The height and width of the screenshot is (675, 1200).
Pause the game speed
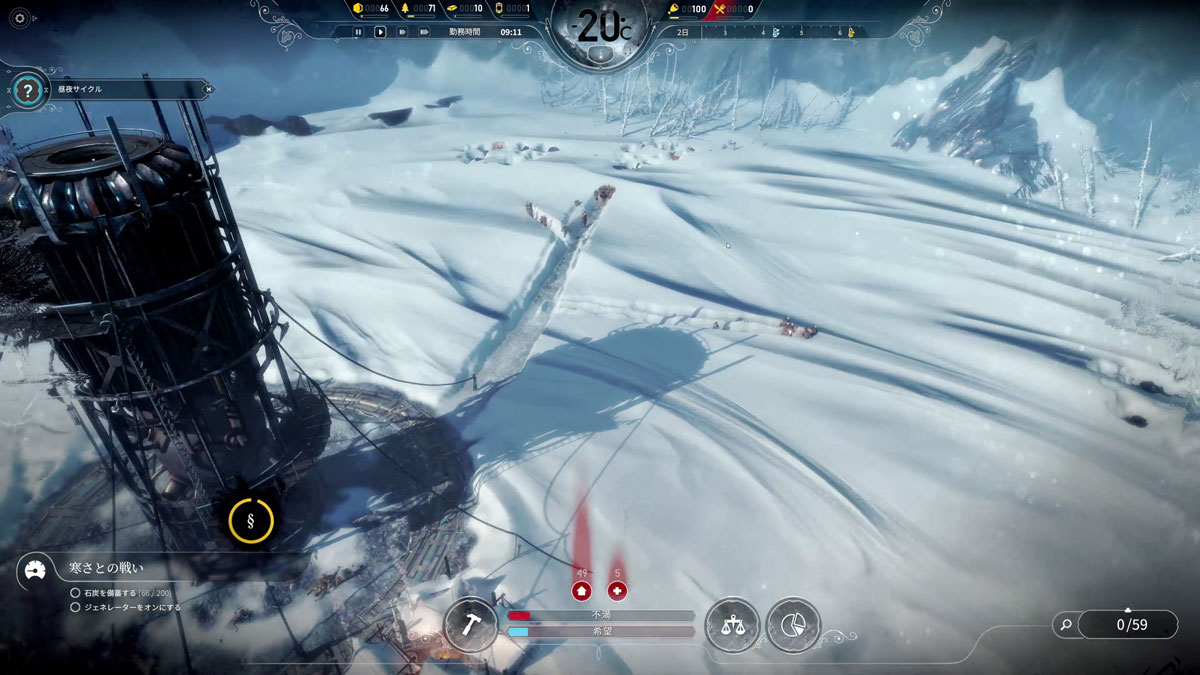tap(358, 32)
